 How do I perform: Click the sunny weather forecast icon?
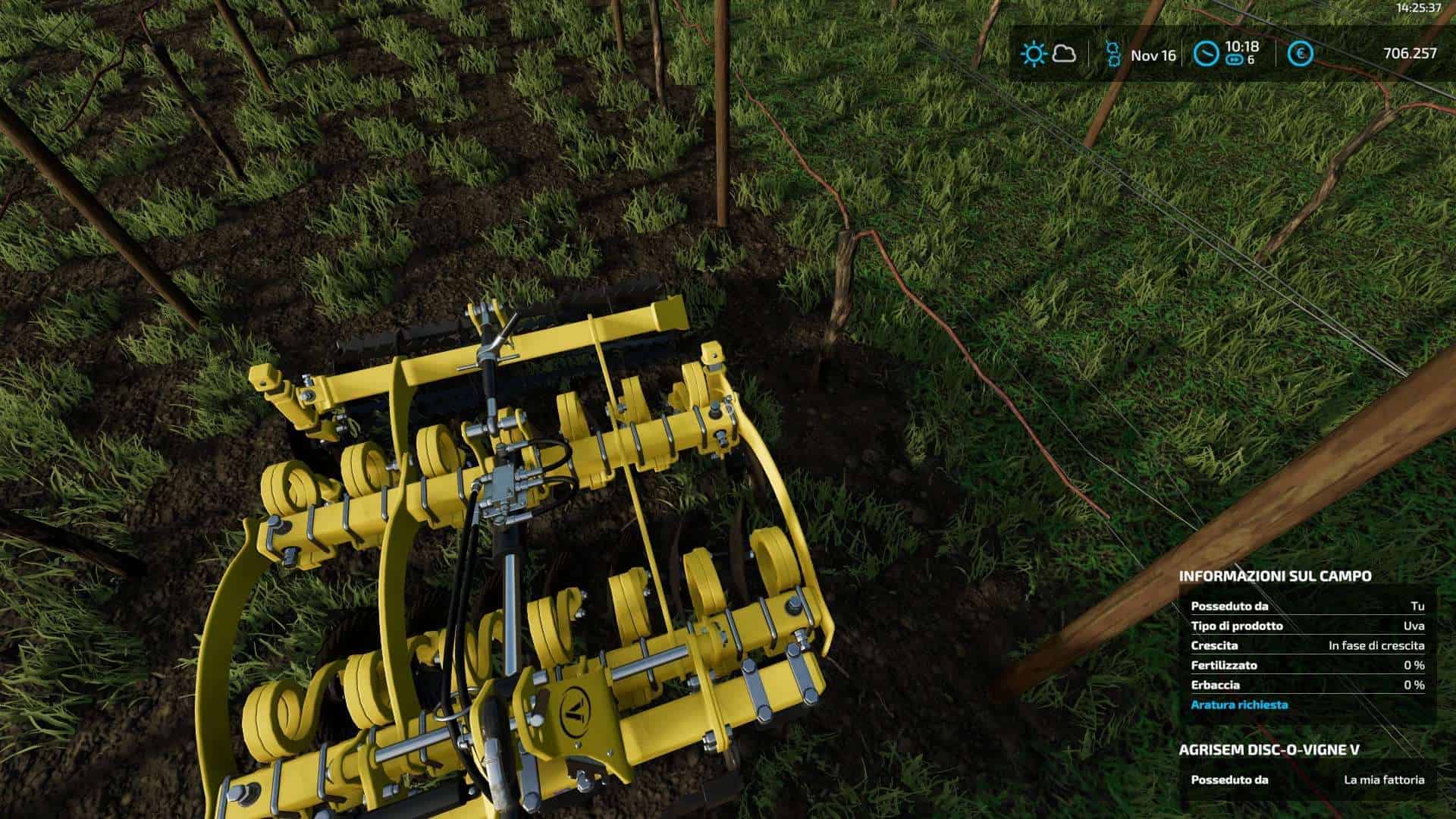(1033, 54)
